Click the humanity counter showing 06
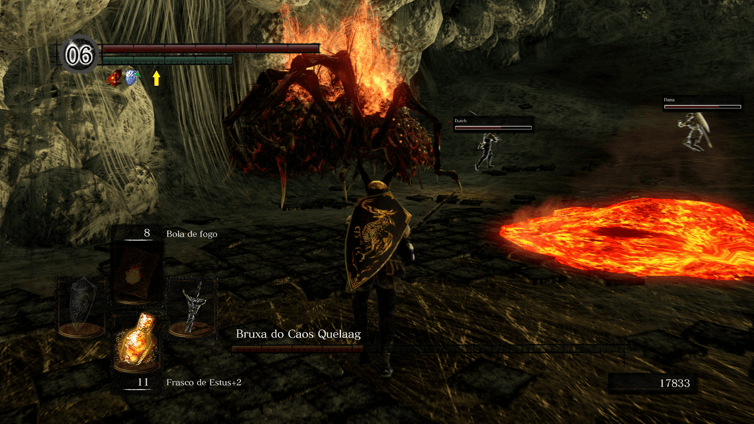The width and height of the screenshot is (754, 424). pyautogui.click(x=79, y=55)
